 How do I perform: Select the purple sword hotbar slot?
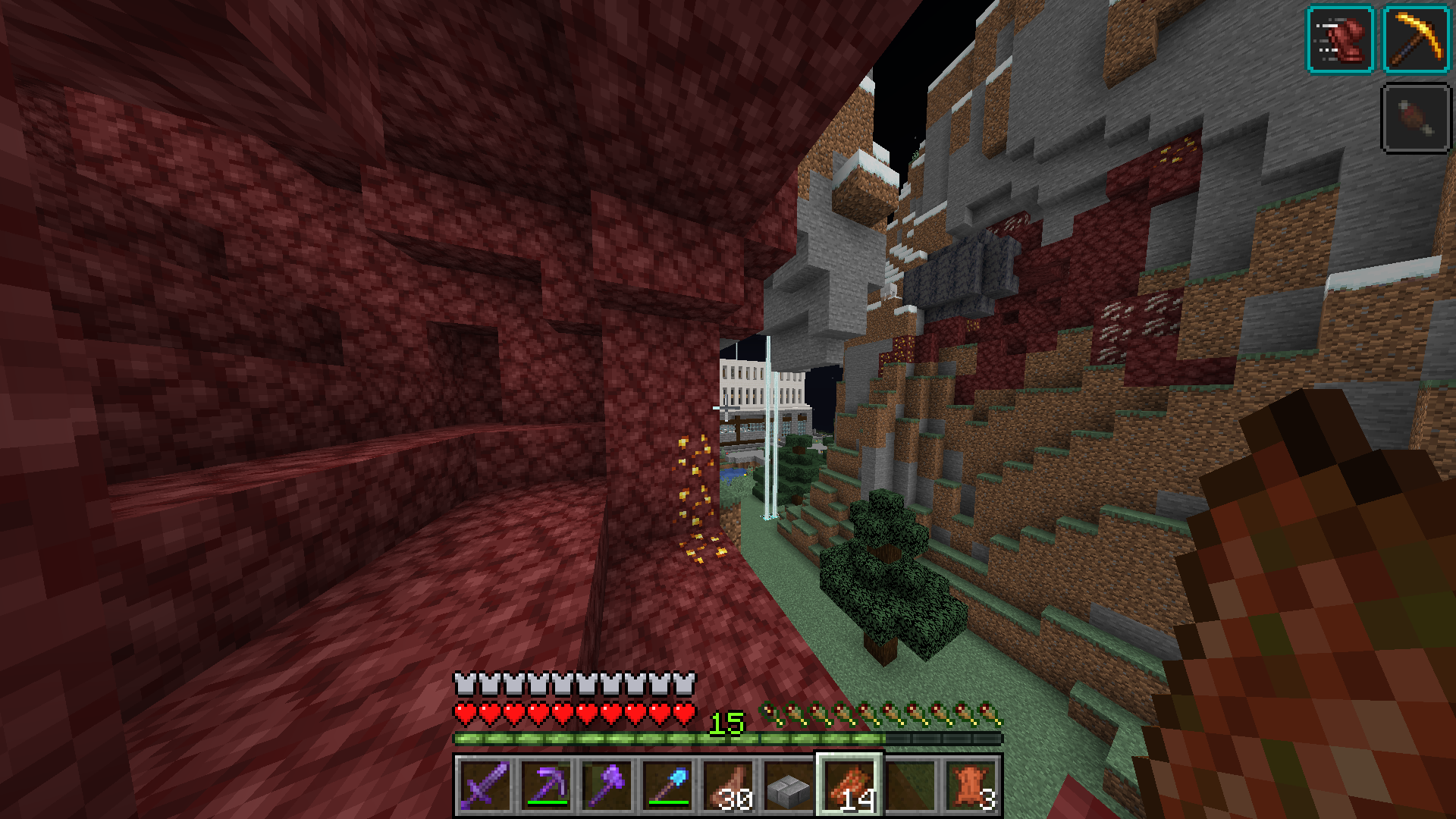click(485, 785)
